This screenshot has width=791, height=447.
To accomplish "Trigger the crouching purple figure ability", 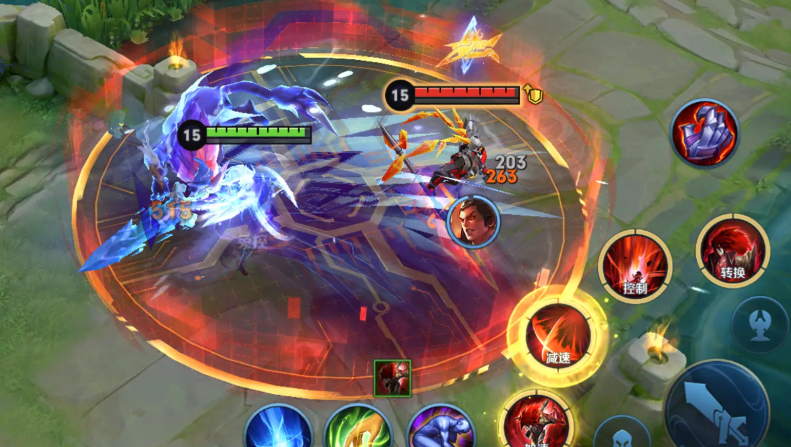I will [441, 430].
